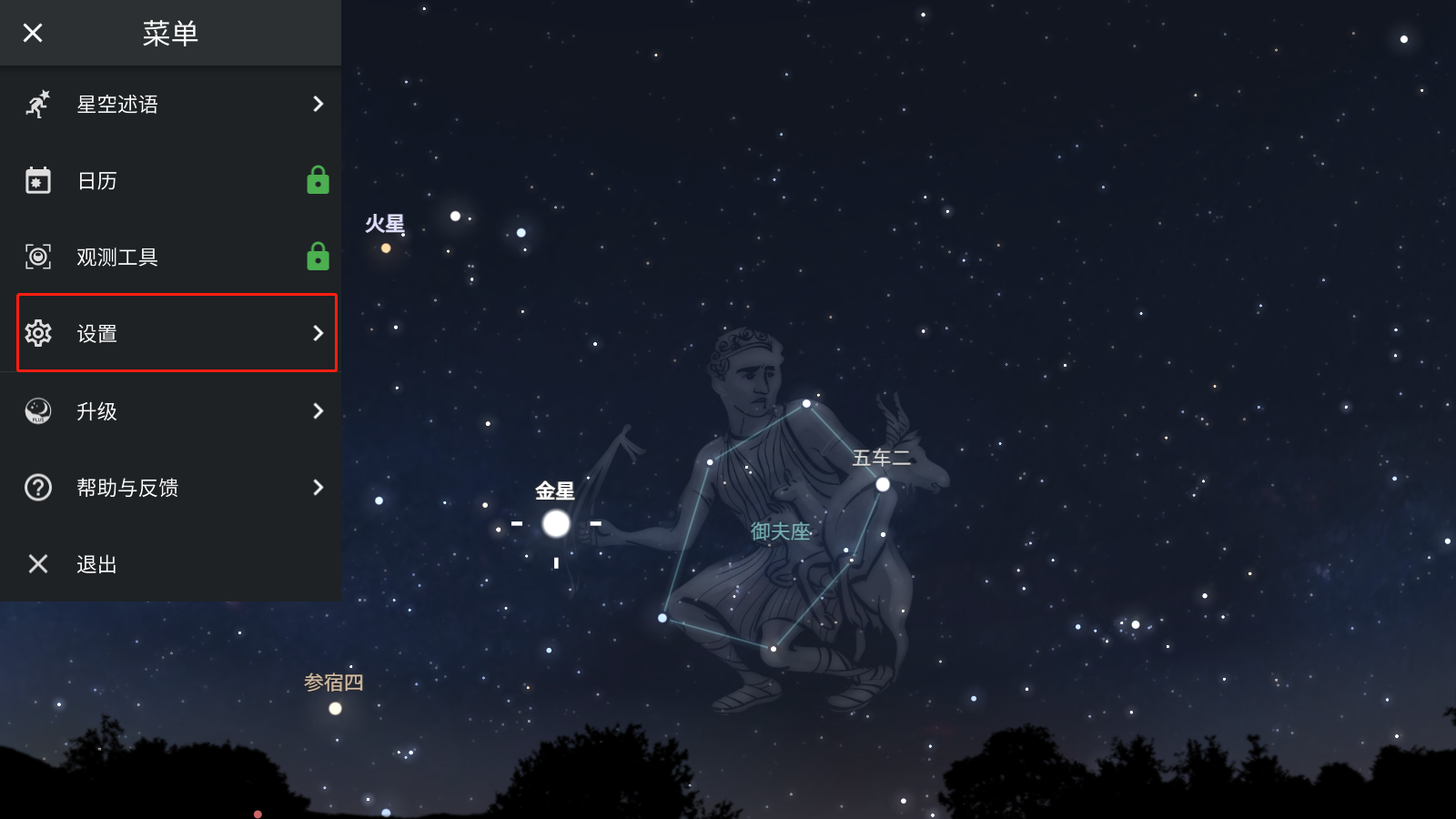
Task: Select the 参宿四 star label
Action: click(333, 682)
